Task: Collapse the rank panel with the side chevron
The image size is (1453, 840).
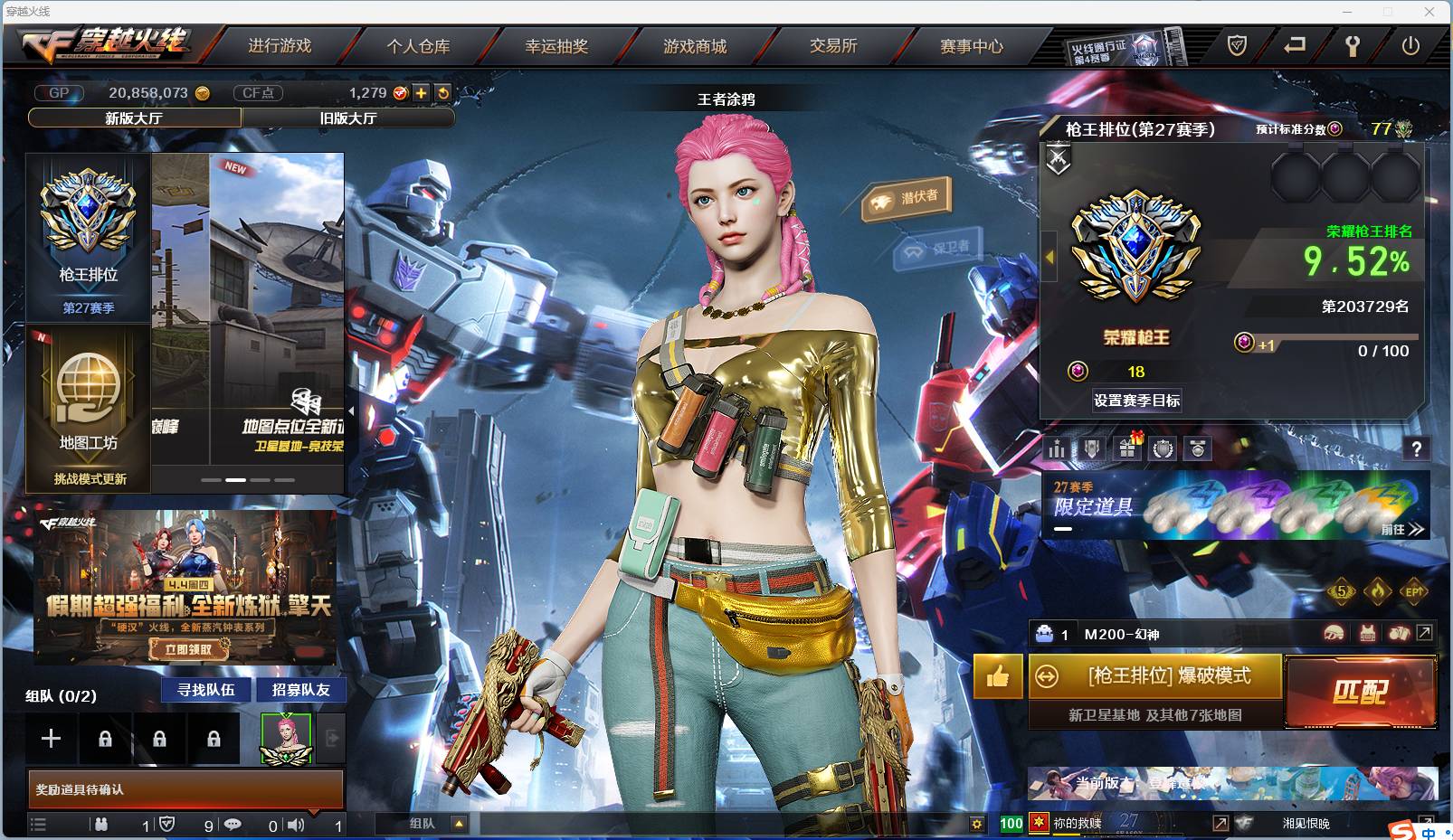Action: pyautogui.click(x=1049, y=258)
